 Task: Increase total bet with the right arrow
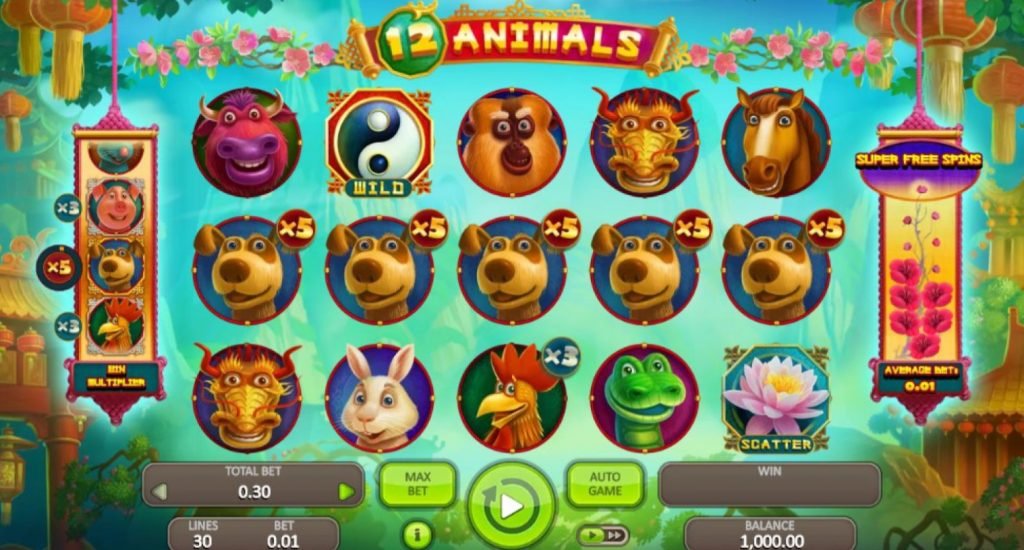346,491
